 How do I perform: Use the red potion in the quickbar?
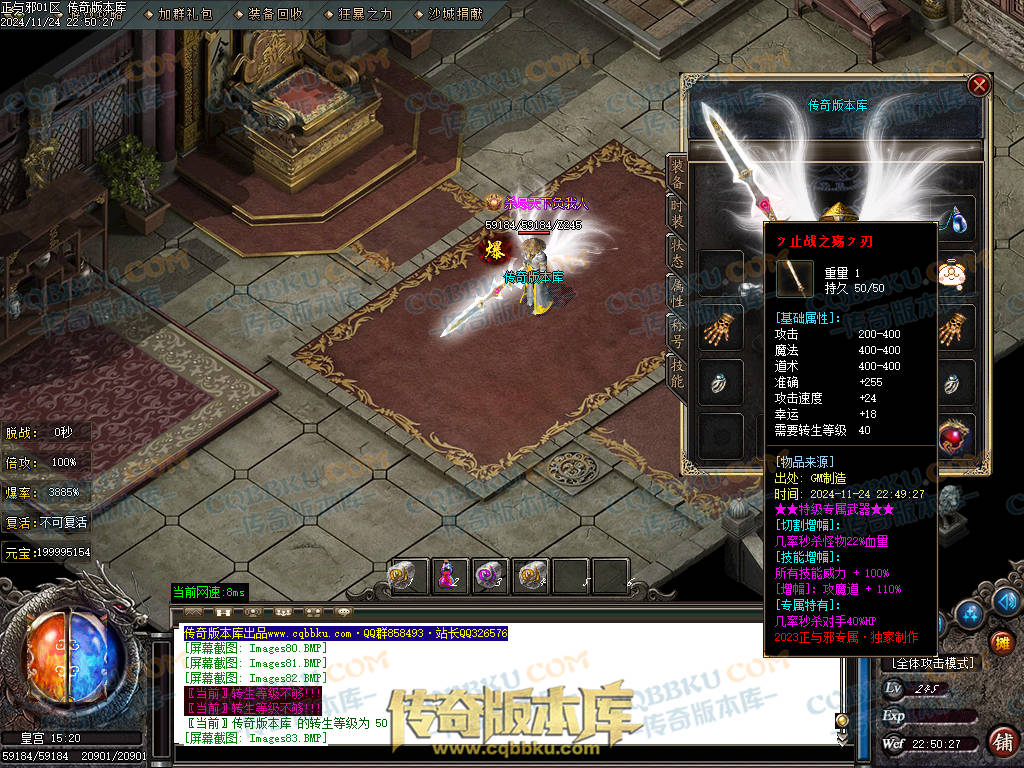point(449,575)
